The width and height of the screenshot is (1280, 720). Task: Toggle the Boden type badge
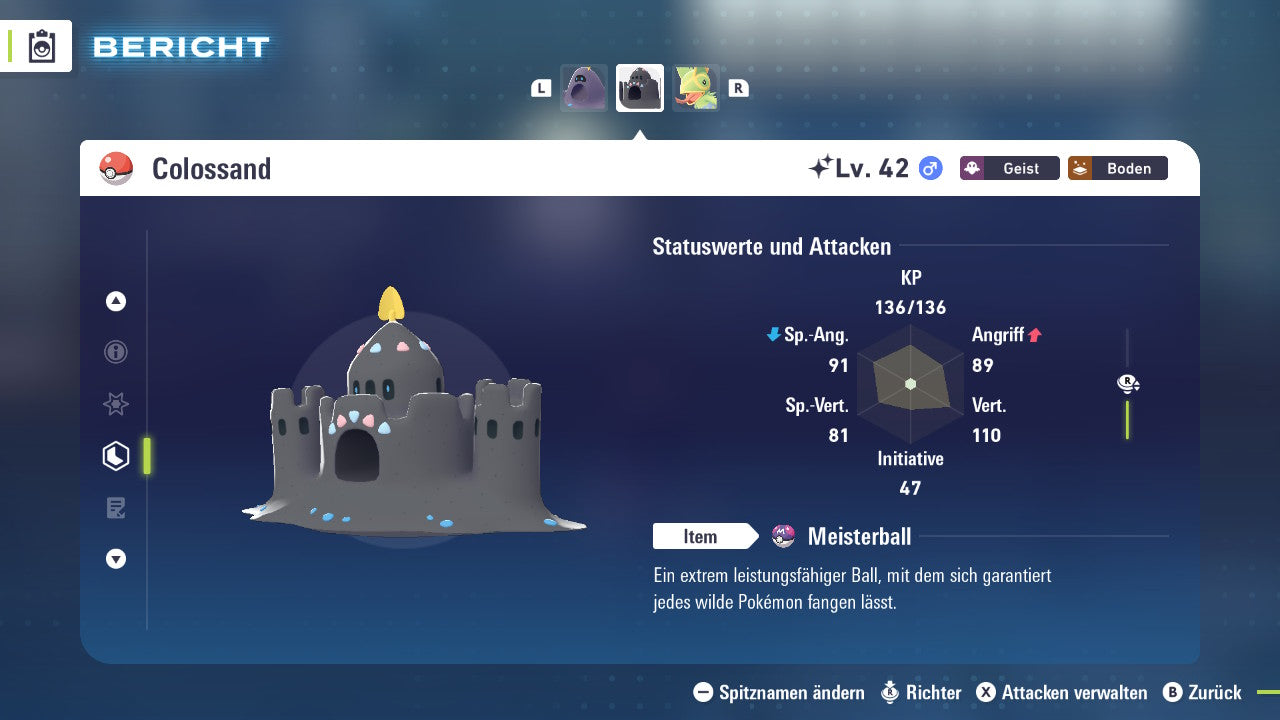[x=1117, y=168]
